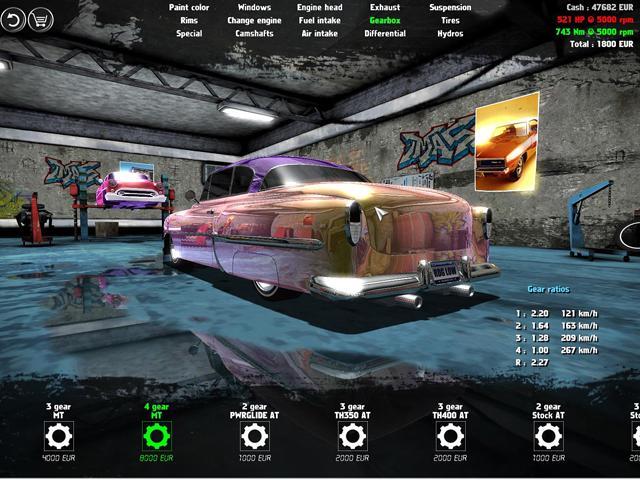Open the Tires category
Image resolution: width=640 pixels, height=480 pixels.
(x=450, y=20)
